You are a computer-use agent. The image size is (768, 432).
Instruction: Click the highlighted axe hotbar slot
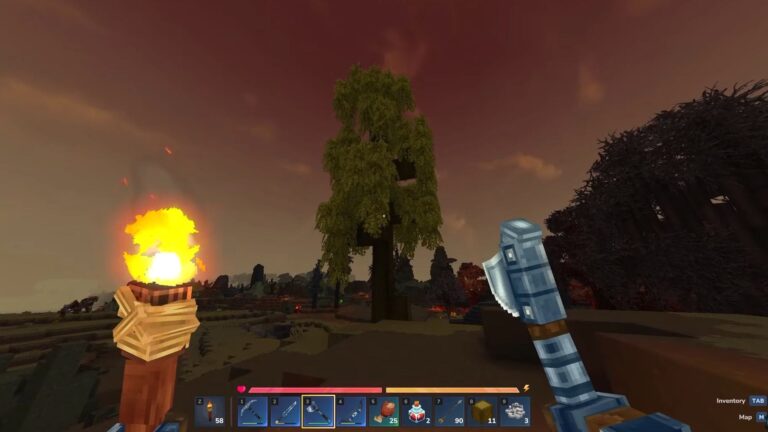pyautogui.click(x=318, y=411)
